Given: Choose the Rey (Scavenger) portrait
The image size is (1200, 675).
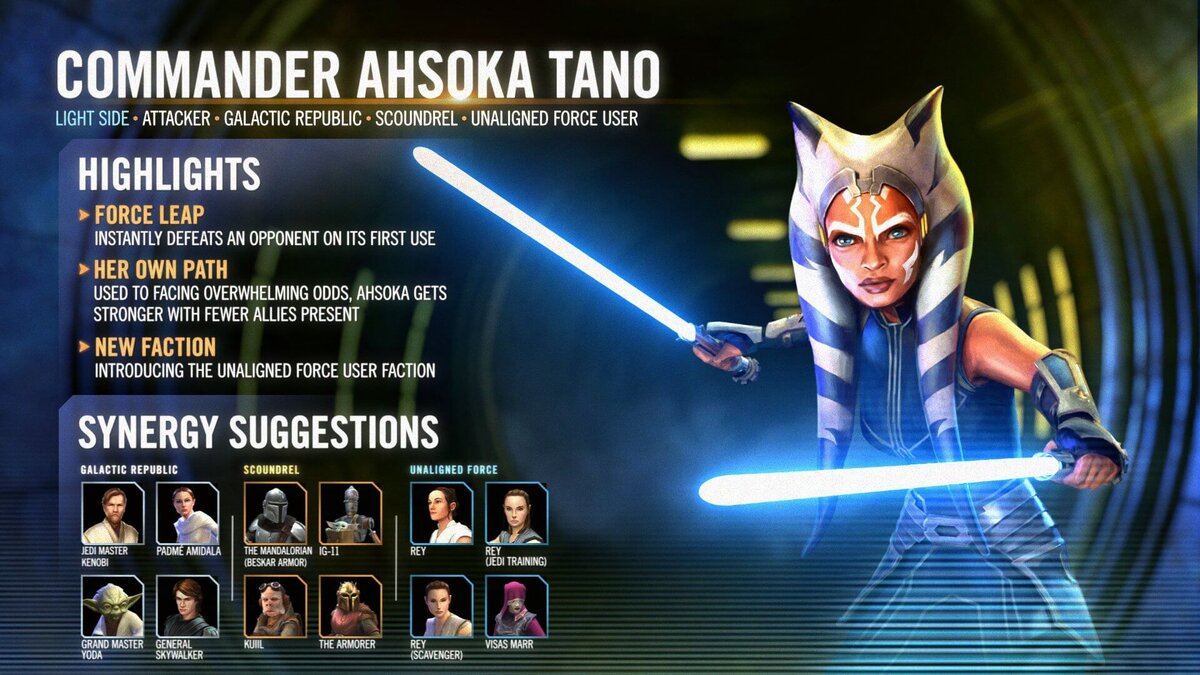Looking at the screenshot, I should tap(441, 607).
